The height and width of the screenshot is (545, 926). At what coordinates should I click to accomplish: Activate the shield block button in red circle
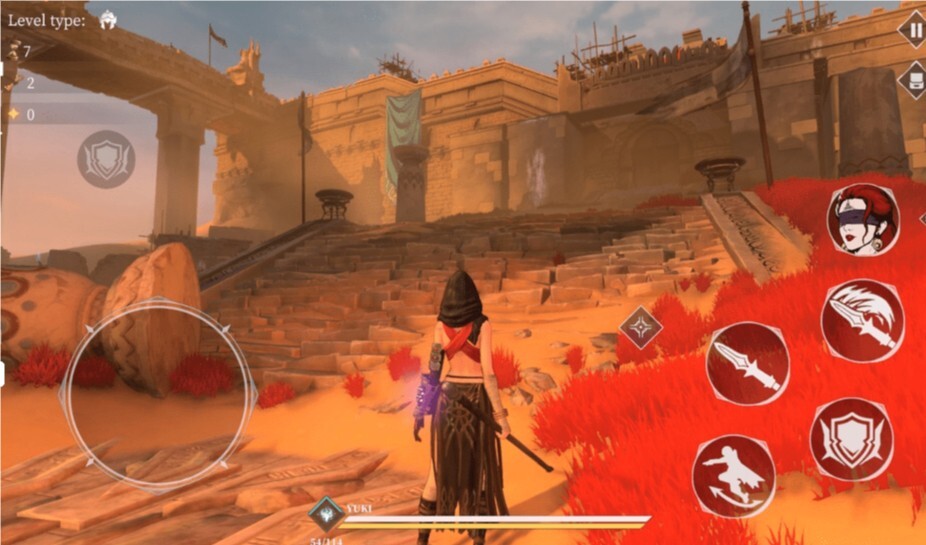pyautogui.click(x=851, y=438)
